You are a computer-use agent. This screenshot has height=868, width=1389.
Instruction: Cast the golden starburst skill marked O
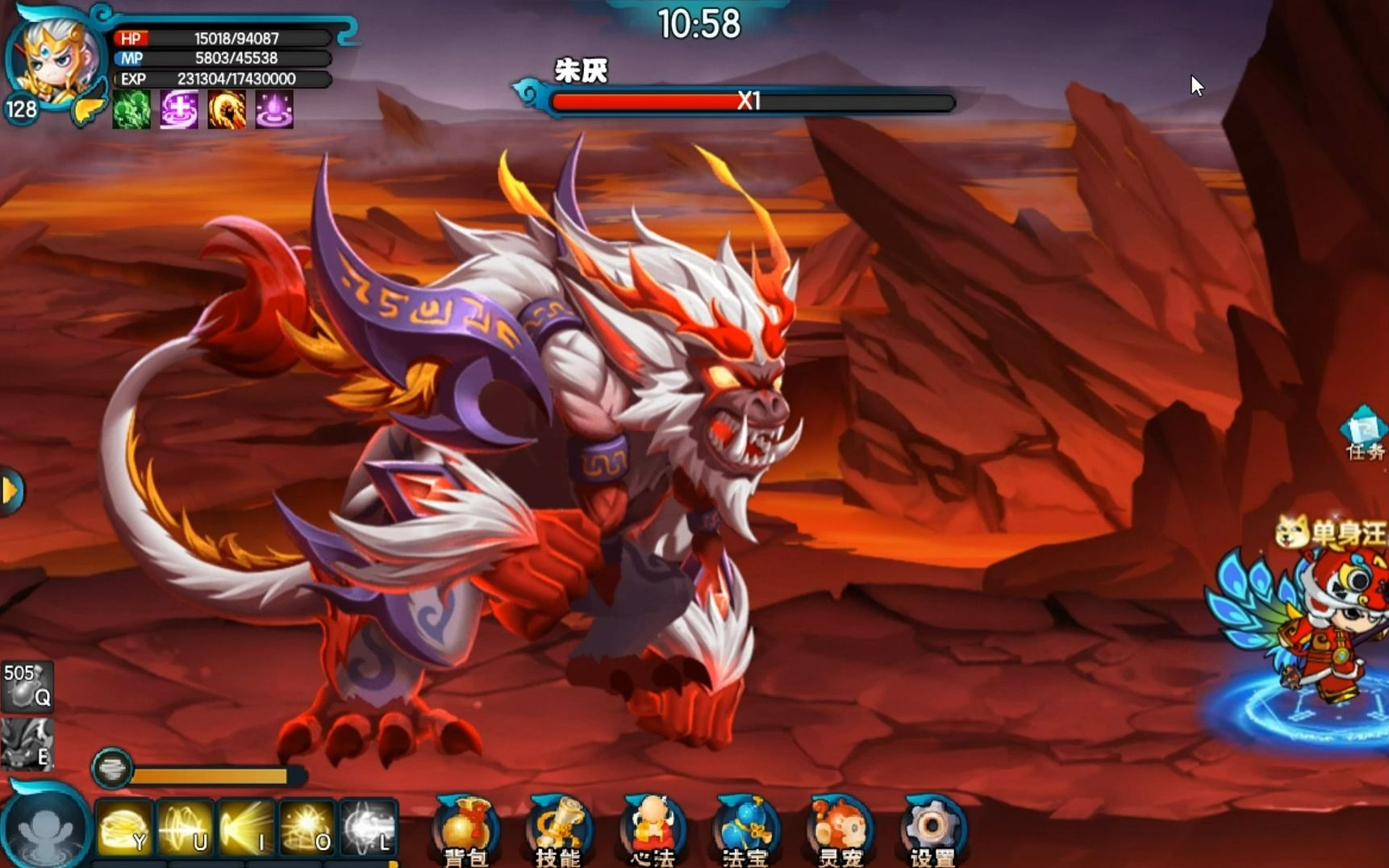[x=307, y=828]
